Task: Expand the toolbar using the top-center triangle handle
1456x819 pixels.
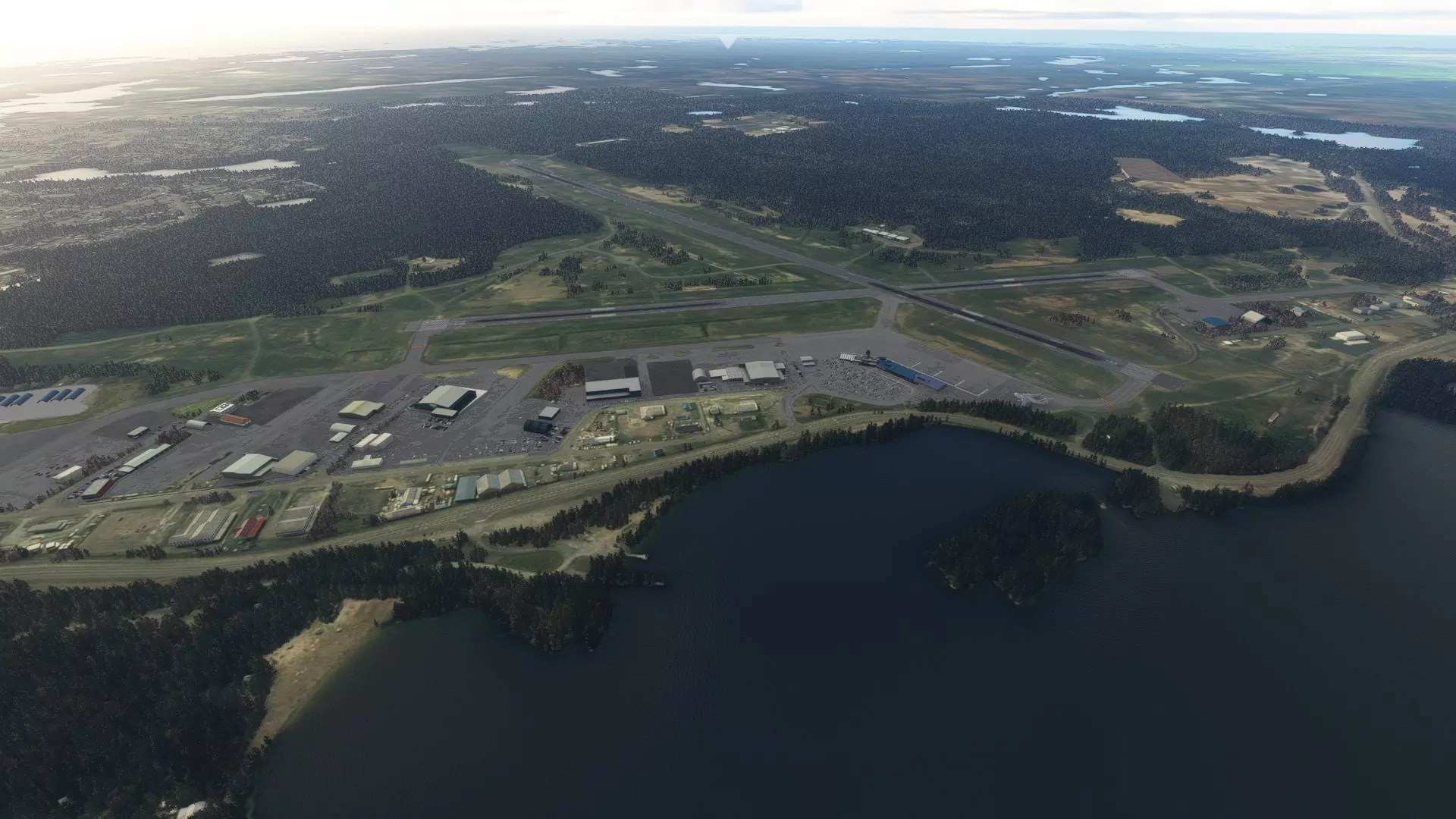Action: click(727, 42)
